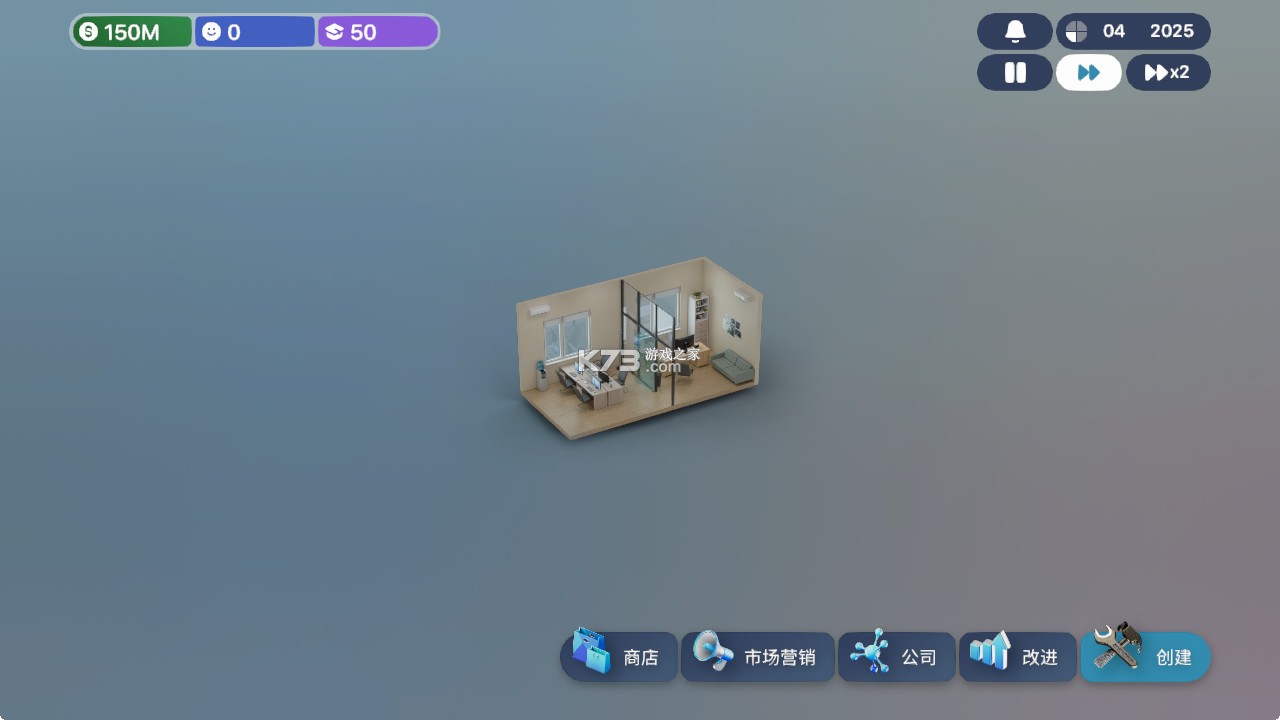The height and width of the screenshot is (720, 1280).
Task: Click the blue smiley fans badge
Action: coord(253,31)
